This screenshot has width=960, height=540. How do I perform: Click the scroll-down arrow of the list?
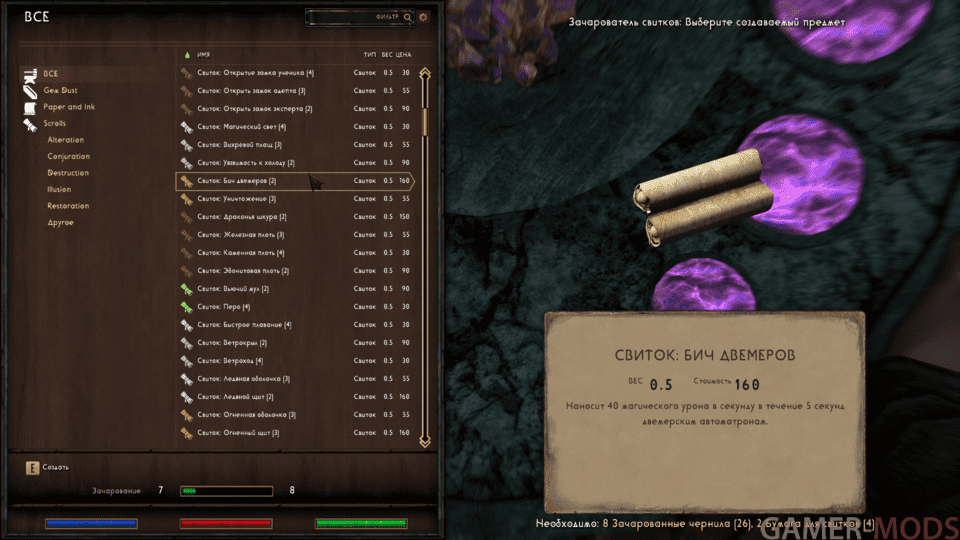425,440
